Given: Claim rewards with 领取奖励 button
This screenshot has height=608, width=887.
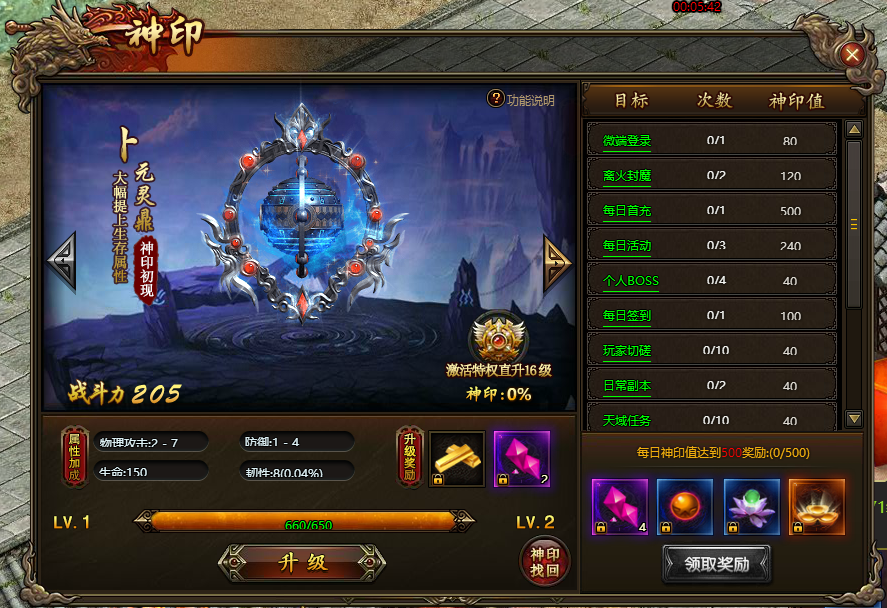Looking at the screenshot, I should pyautogui.click(x=716, y=564).
